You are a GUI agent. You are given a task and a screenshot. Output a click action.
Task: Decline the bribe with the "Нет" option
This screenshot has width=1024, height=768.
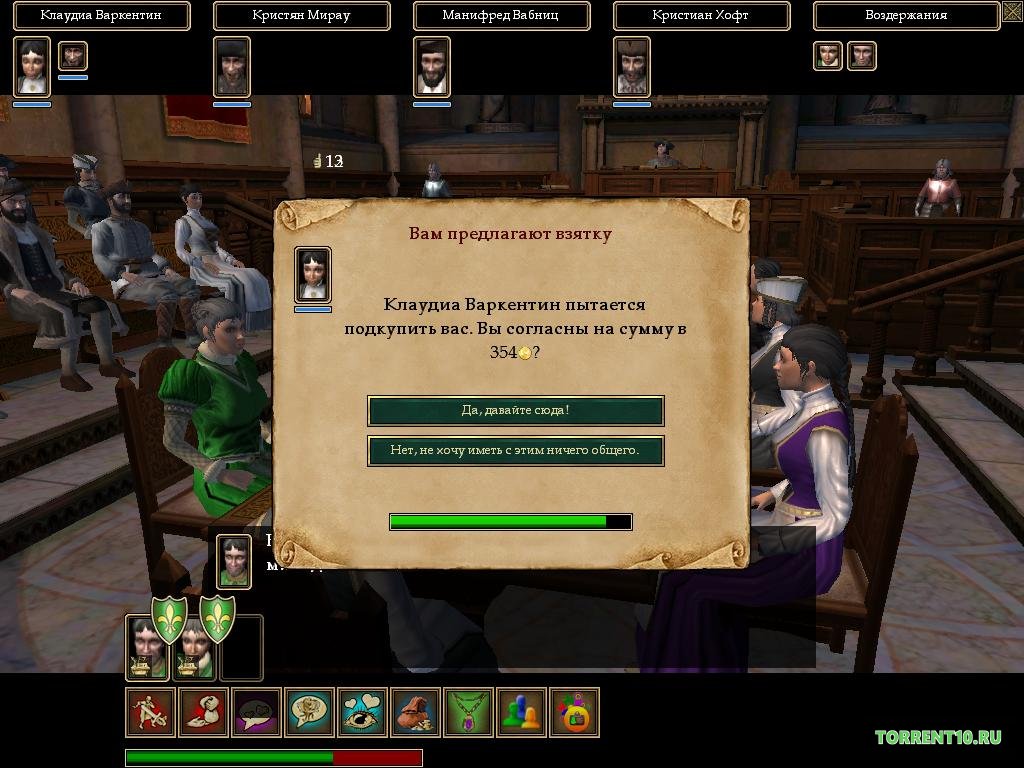point(515,450)
